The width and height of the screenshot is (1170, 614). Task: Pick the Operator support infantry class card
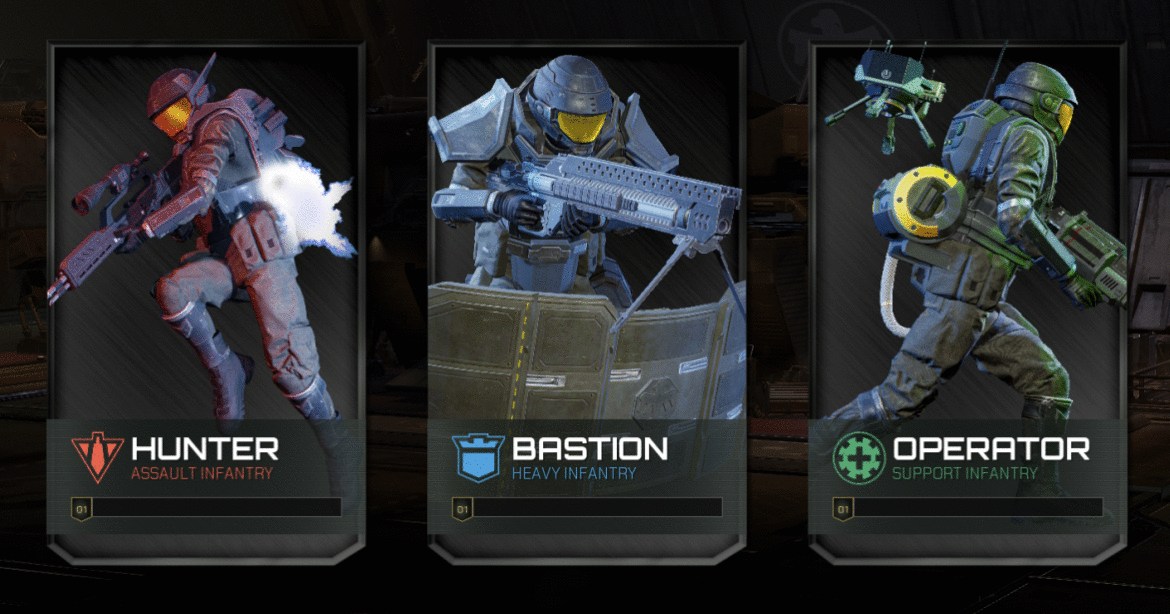(967, 300)
